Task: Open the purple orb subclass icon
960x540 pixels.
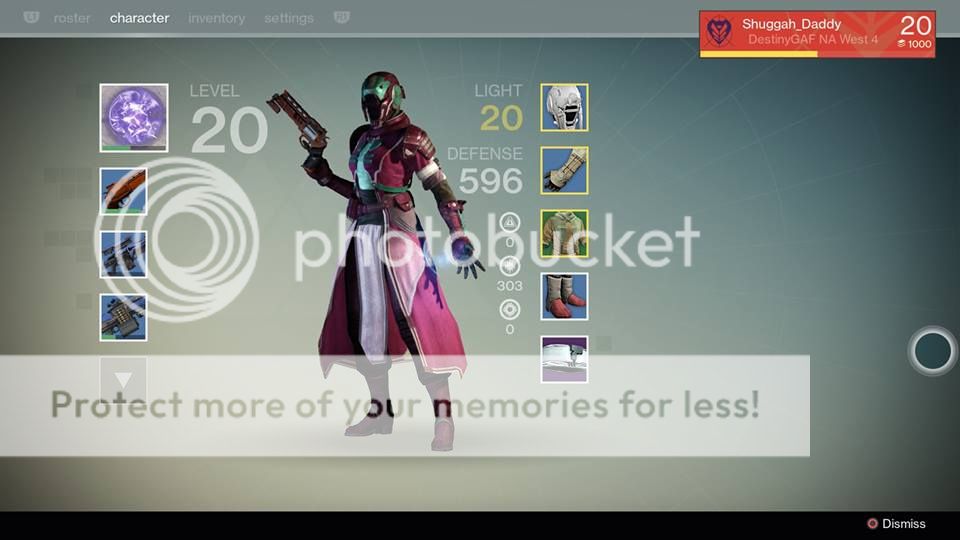Action: [134, 118]
